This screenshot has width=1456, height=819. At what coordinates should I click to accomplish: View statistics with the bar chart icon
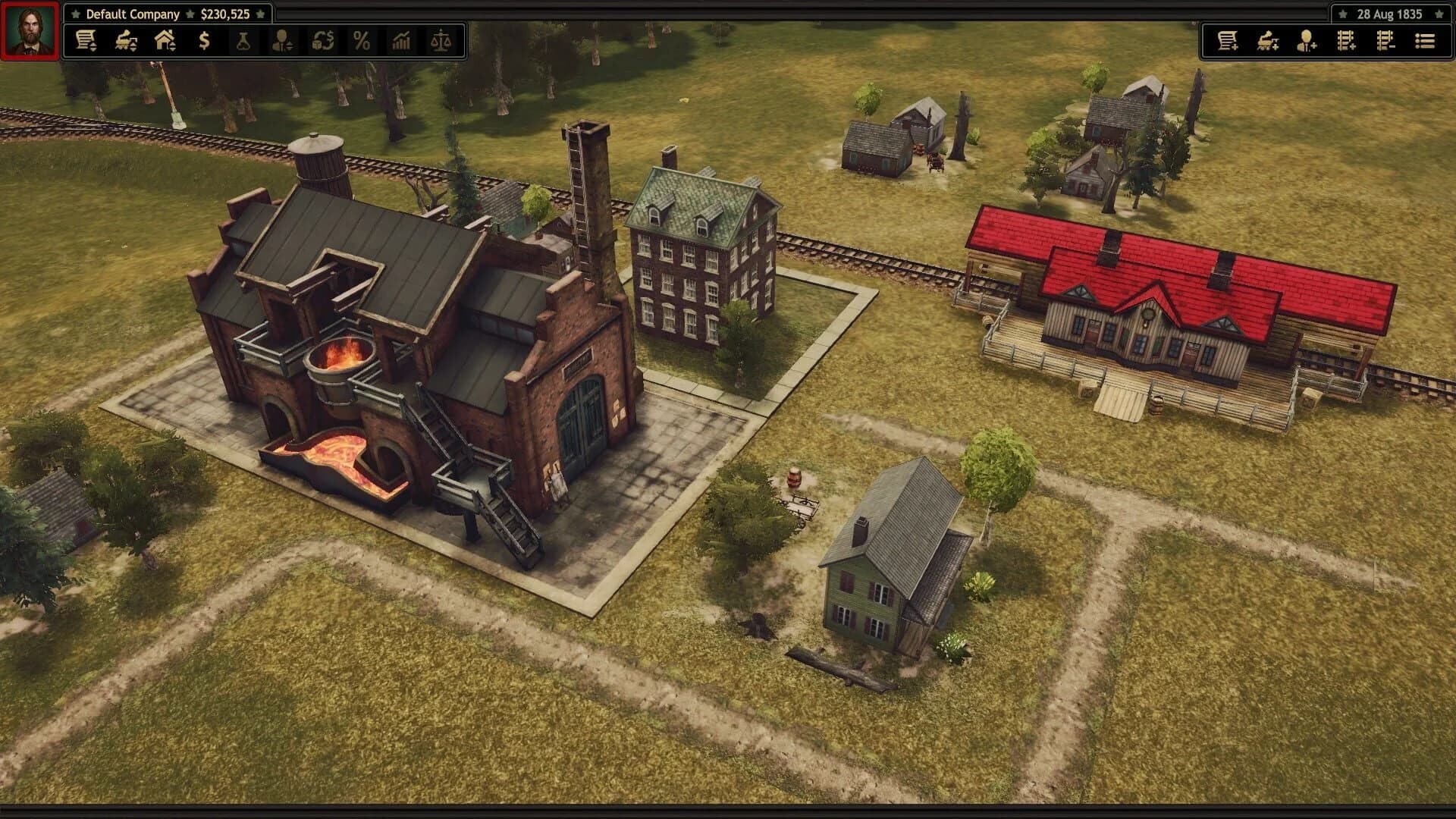point(402,42)
